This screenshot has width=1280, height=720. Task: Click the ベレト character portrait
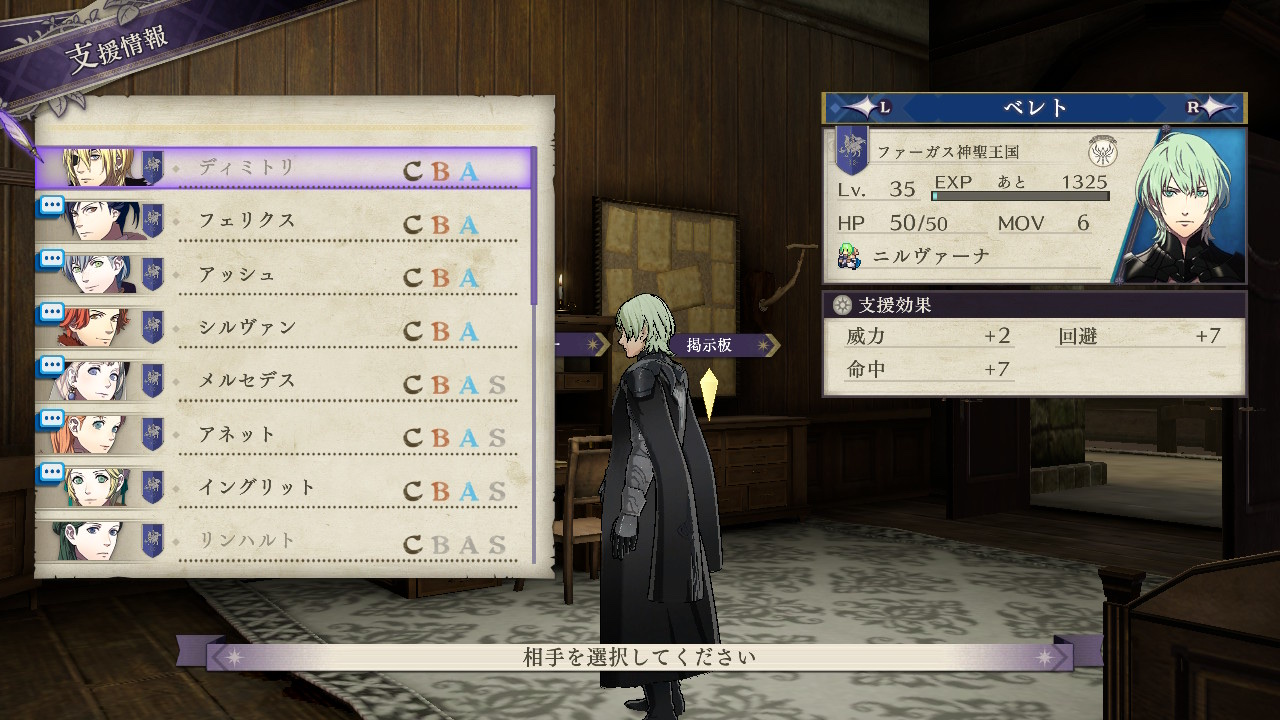pos(1185,205)
